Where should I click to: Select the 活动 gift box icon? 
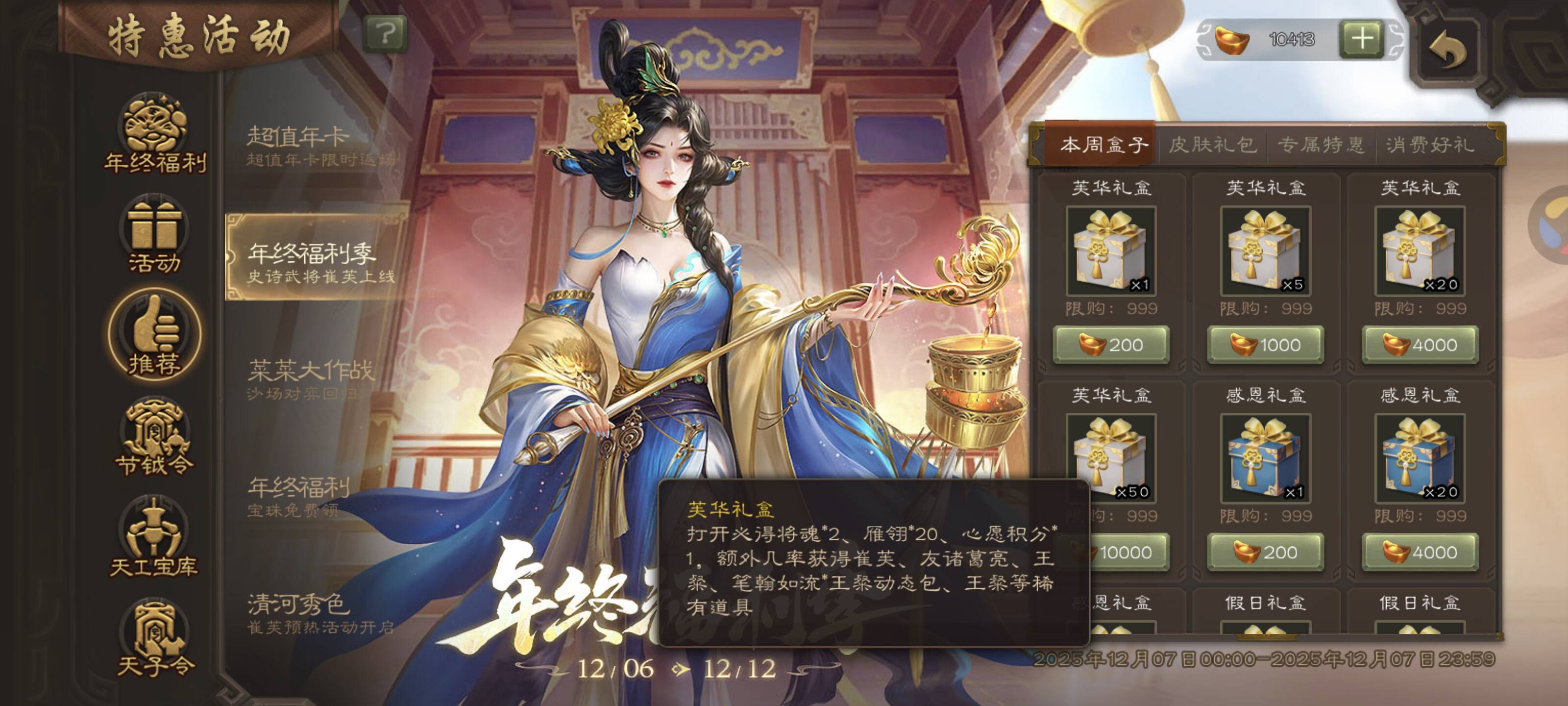pos(155,235)
